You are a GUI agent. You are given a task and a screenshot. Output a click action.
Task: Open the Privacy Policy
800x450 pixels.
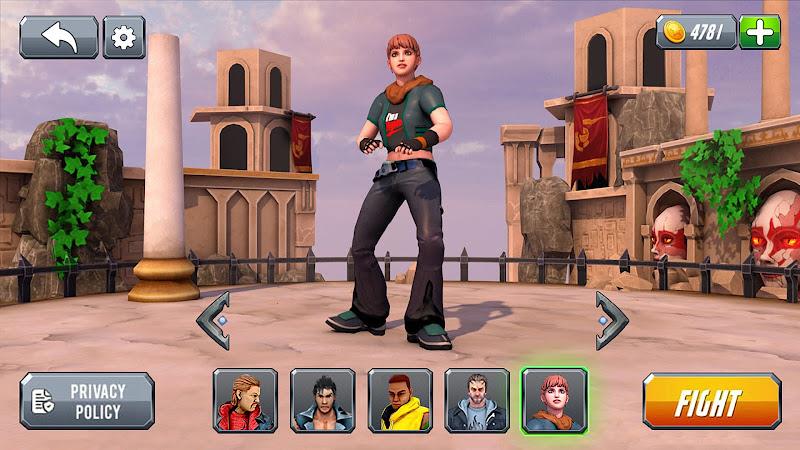tap(87, 400)
